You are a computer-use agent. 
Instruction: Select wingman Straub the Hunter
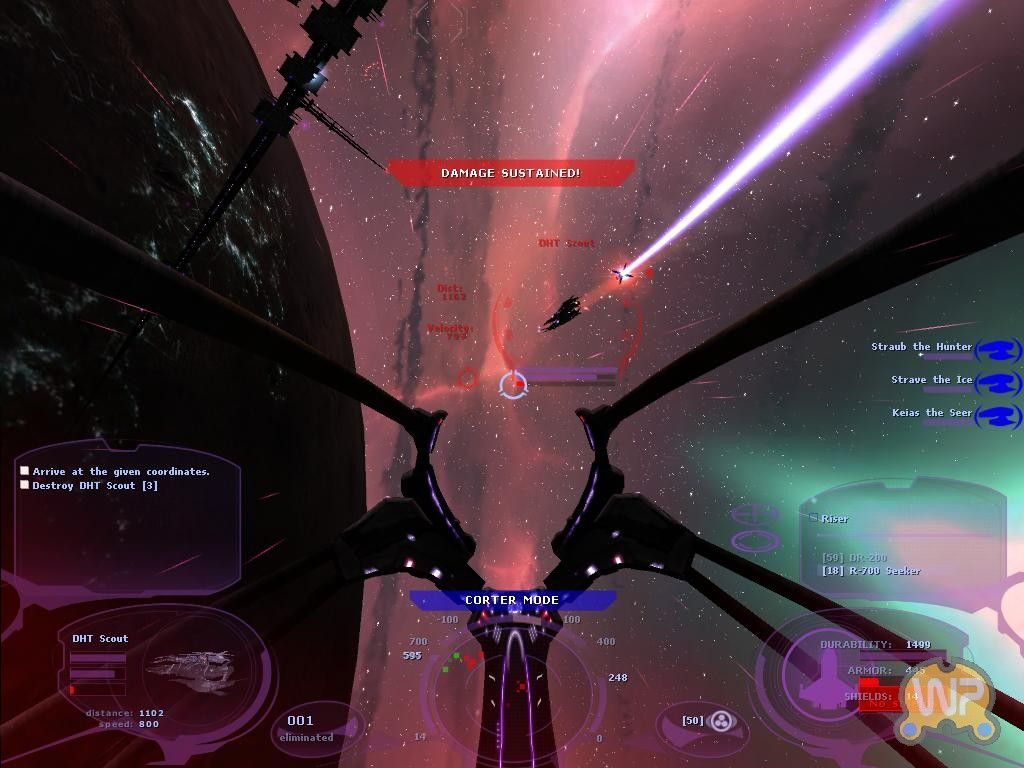pyautogui.click(x=921, y=347)
